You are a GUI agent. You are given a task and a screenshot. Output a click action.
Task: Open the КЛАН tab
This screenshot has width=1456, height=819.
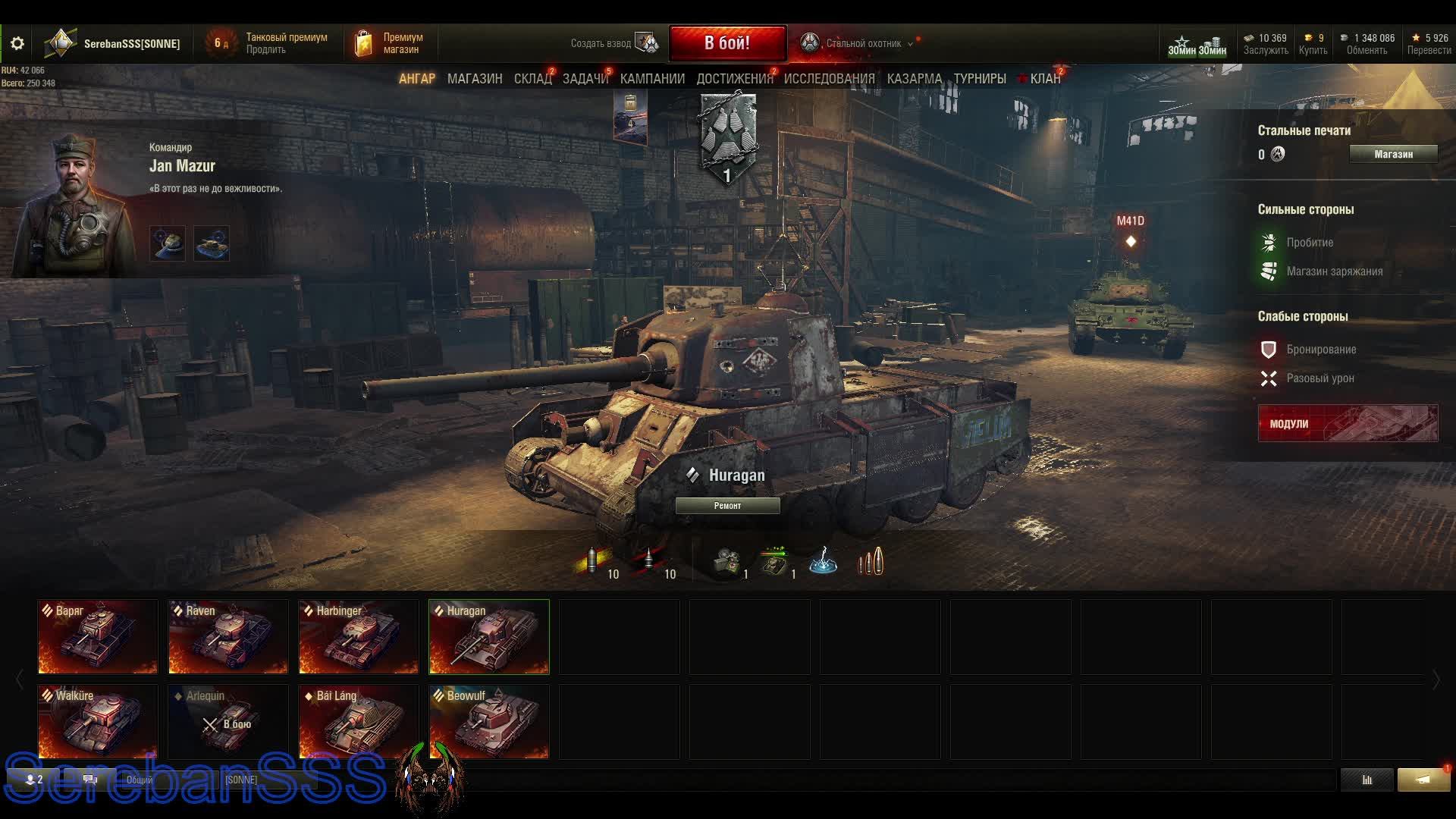[1044, 79]
